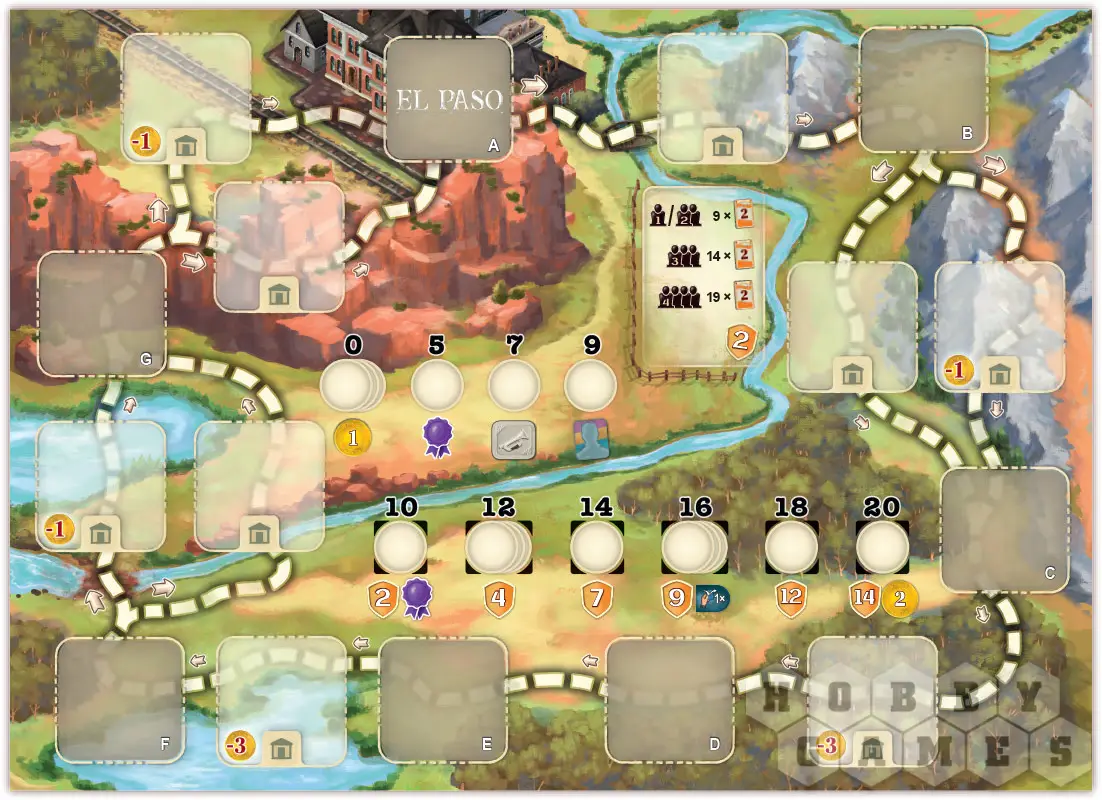Select the delivery circle numbered 16

pyautogui.click(x=692, y=547)
